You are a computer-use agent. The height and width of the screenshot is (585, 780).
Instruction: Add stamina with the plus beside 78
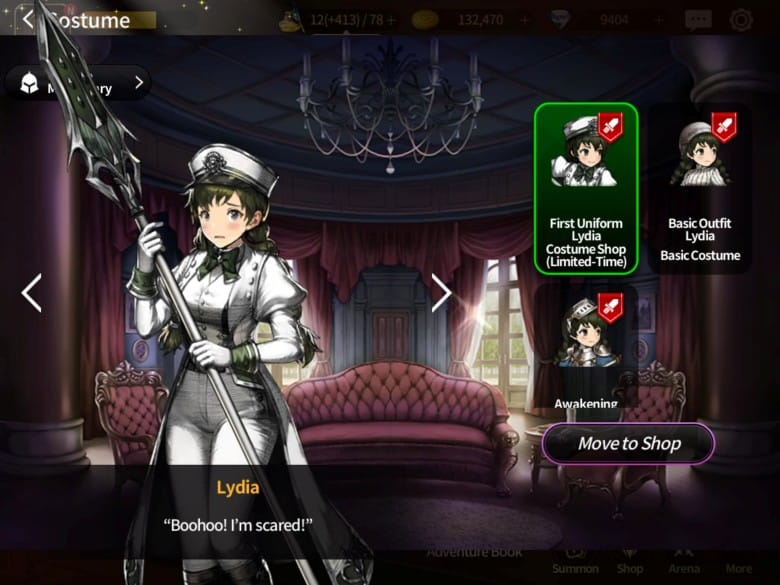(390, 19)
